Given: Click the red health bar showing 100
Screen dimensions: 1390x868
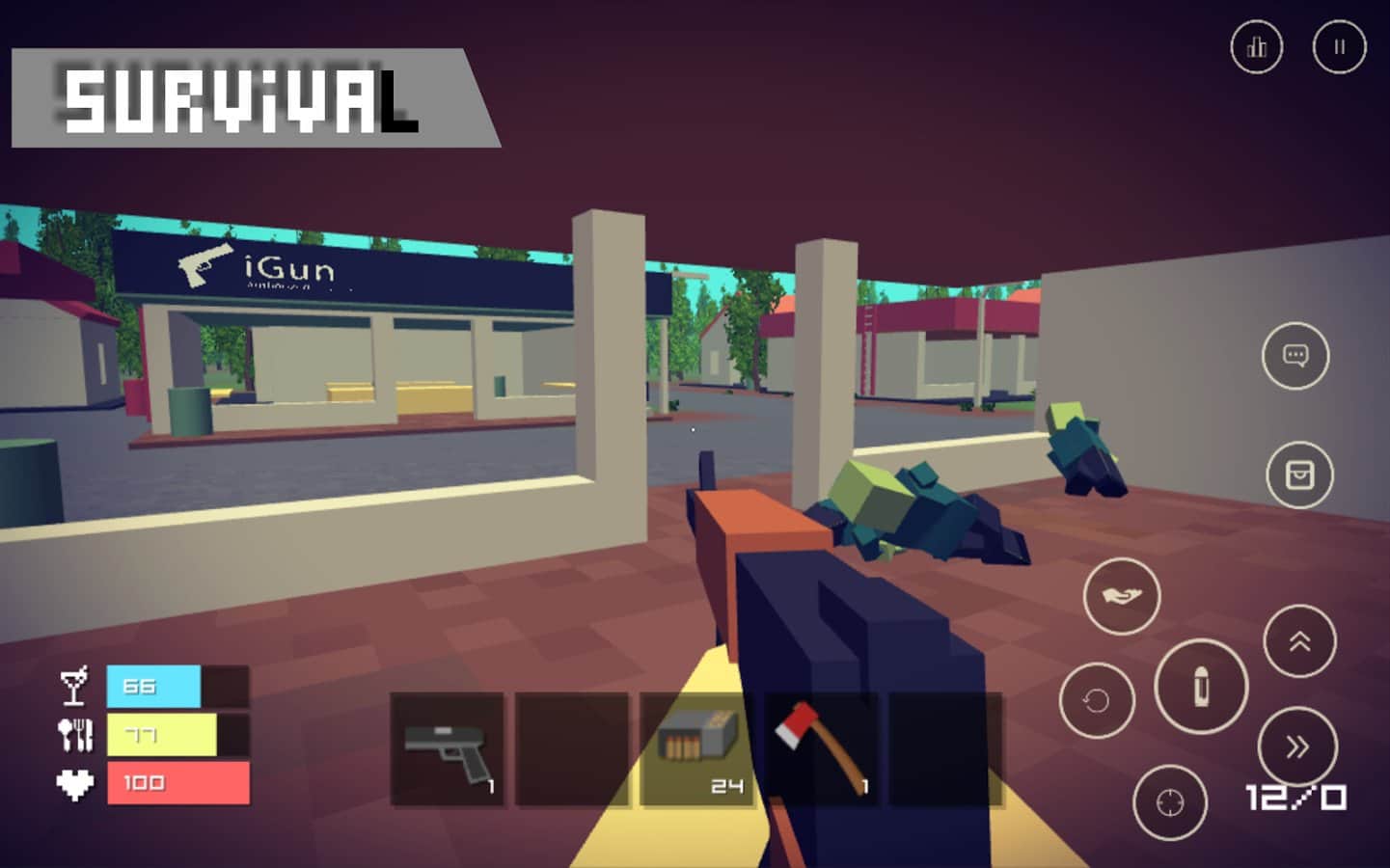Looking at the screenshot, I should [177, 784].
